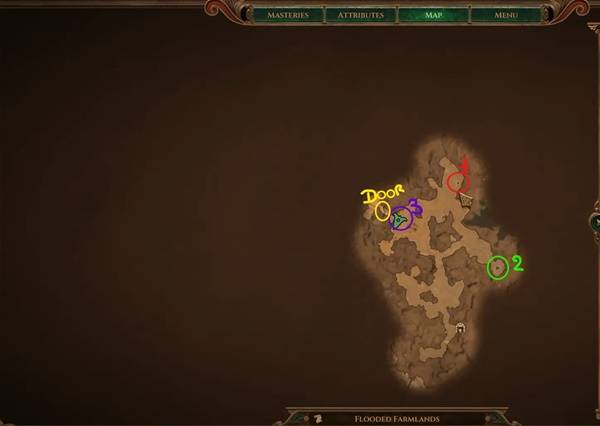Select the marker below the red circle
Viewport: 600px width, 426px height.
[467, 200]
